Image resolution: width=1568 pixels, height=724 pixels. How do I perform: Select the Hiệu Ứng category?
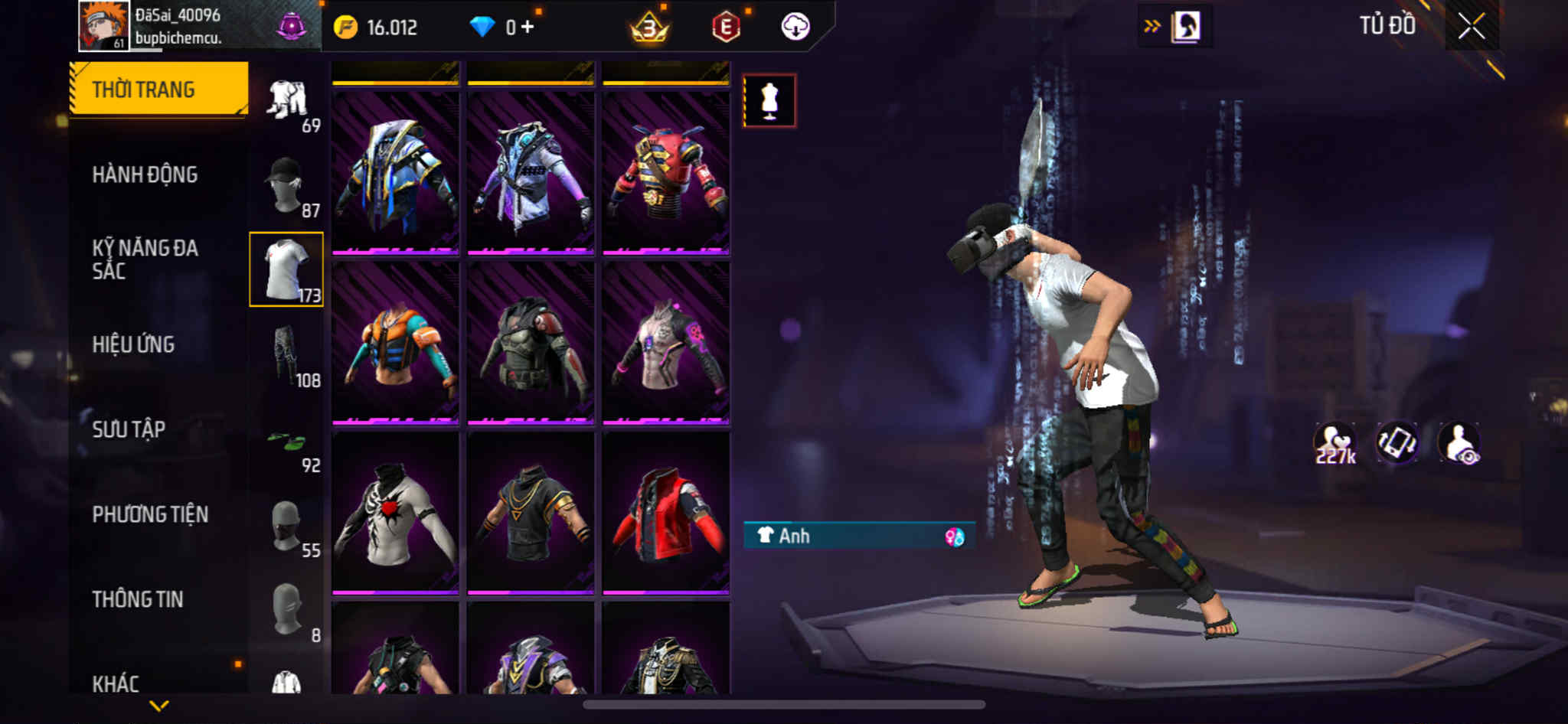133,344
